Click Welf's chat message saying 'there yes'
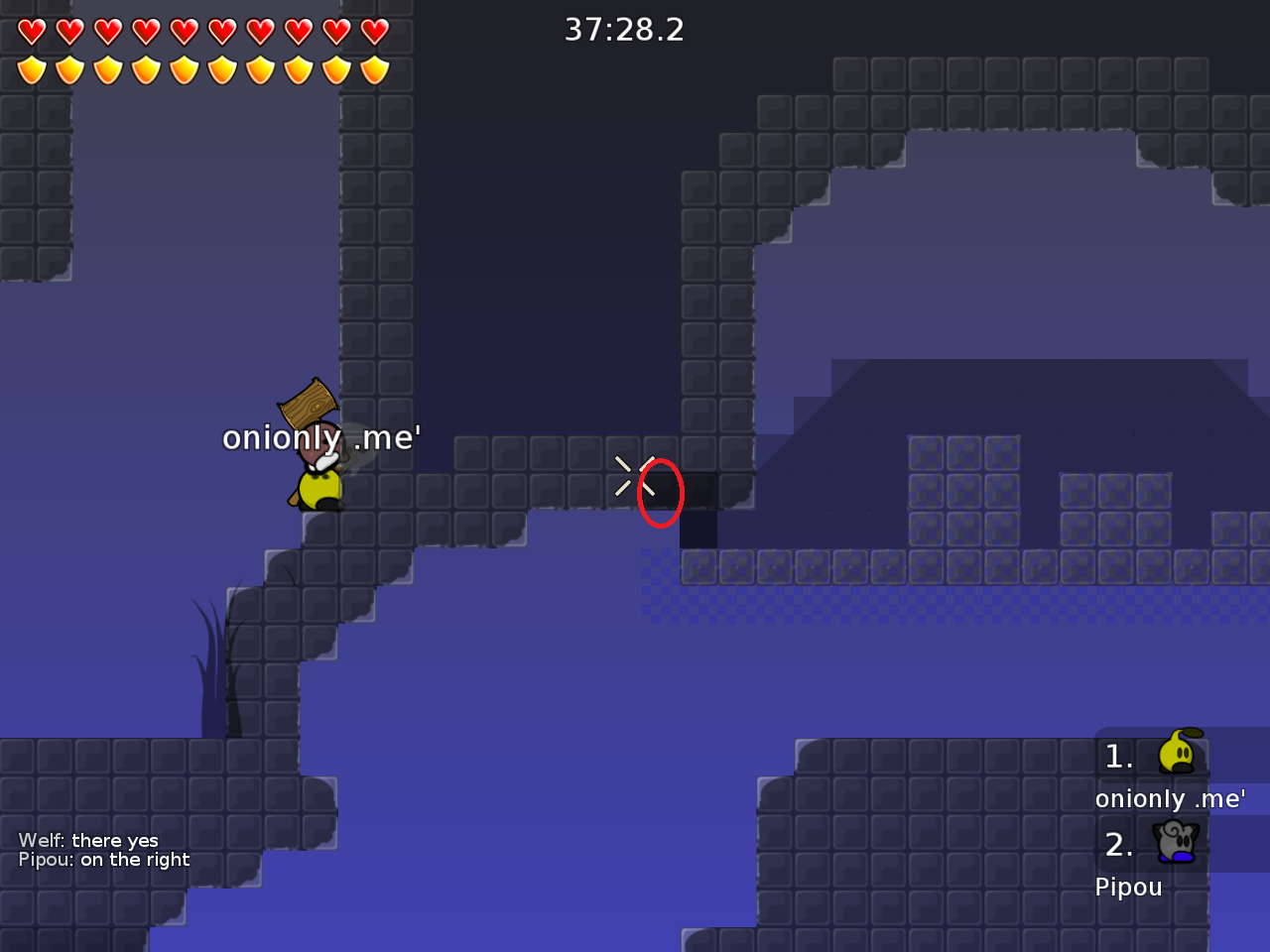The image size is (1270, 952). 90,840
